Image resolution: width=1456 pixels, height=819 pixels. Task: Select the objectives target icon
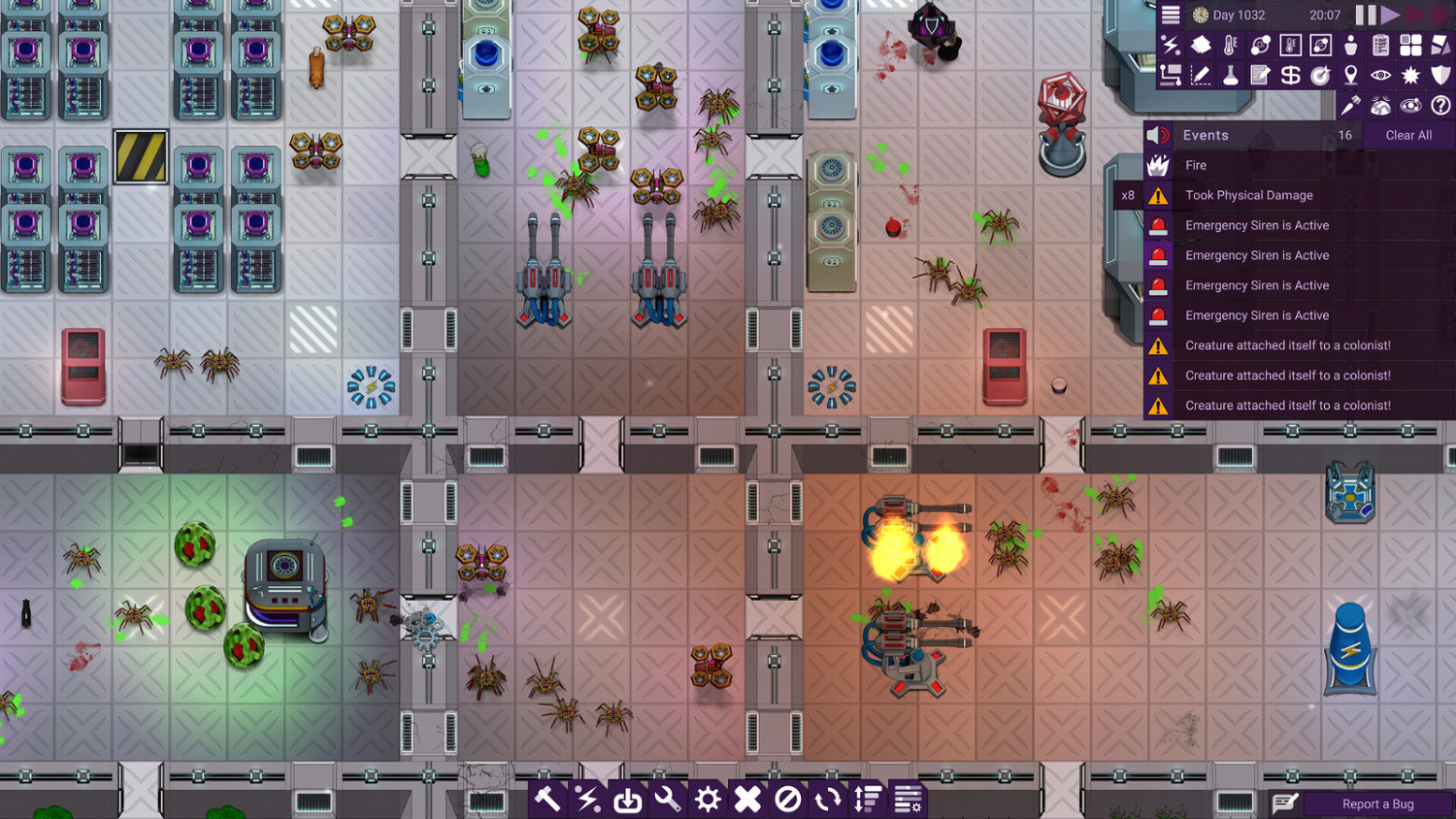point(1321,75)
